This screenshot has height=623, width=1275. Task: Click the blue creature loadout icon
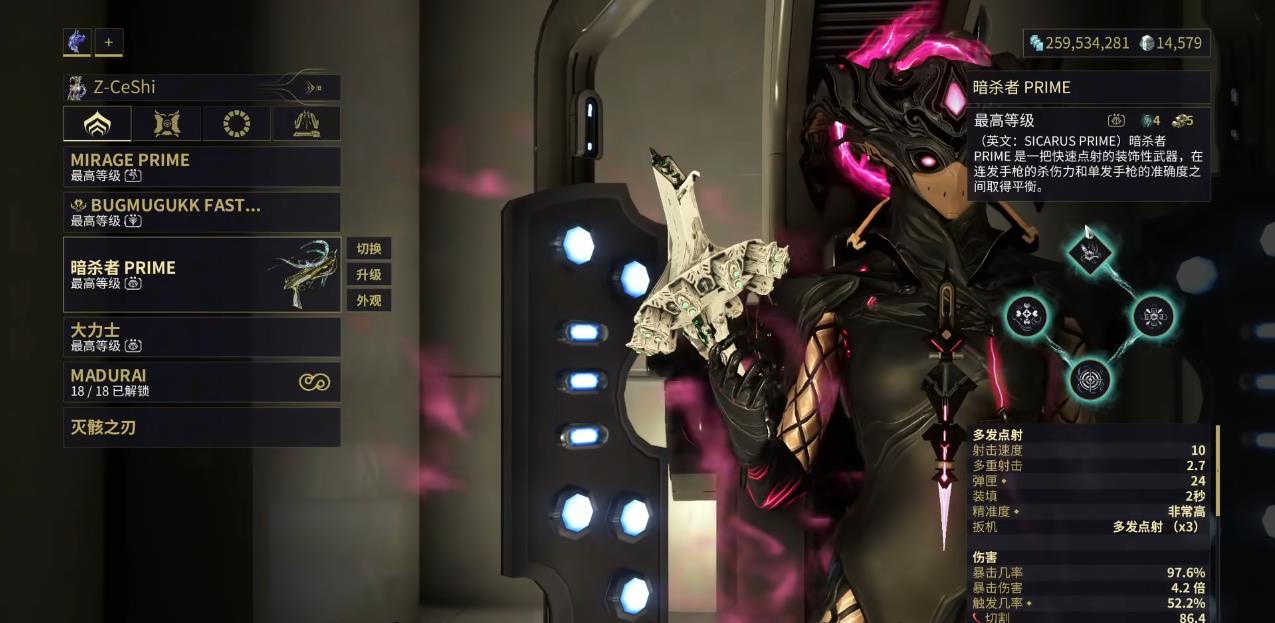point(77,42)
